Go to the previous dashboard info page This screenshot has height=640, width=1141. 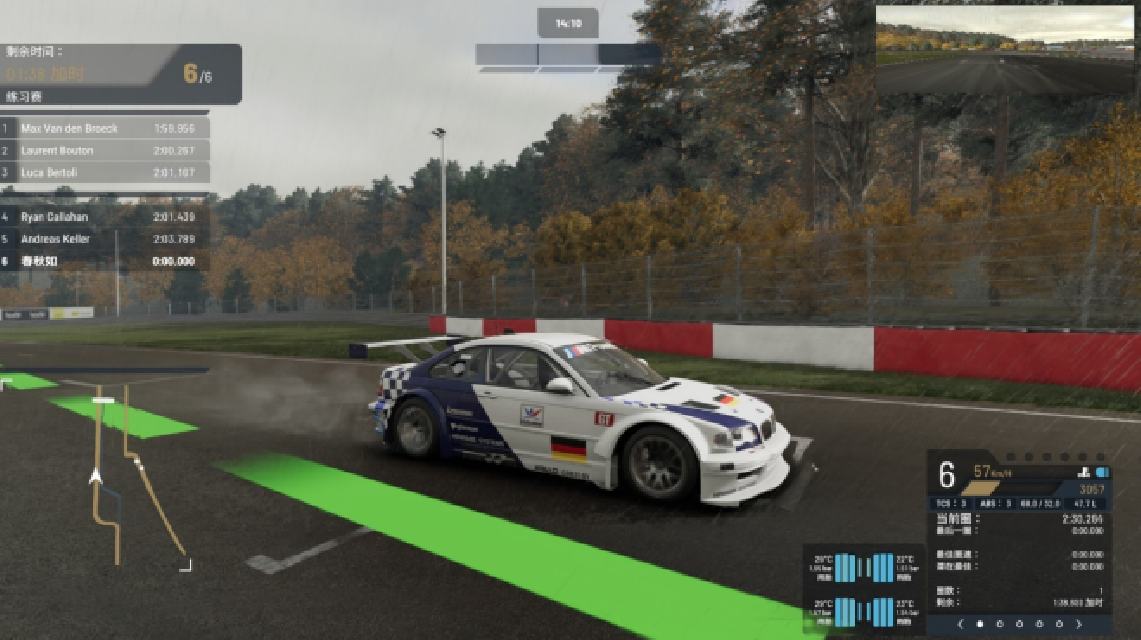tap(961, 624)
